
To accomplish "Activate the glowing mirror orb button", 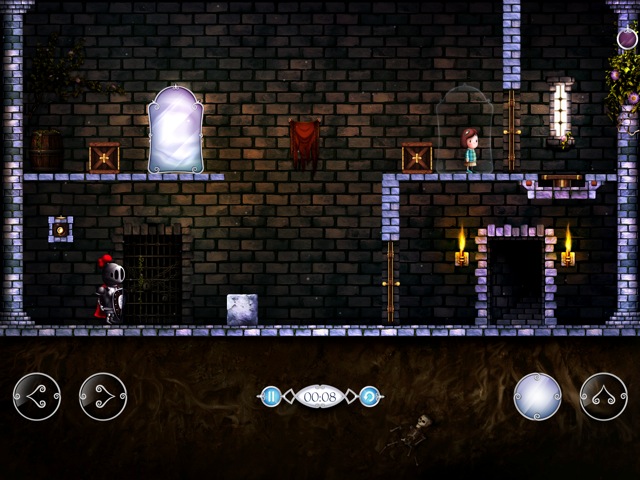I will [537, 397].
